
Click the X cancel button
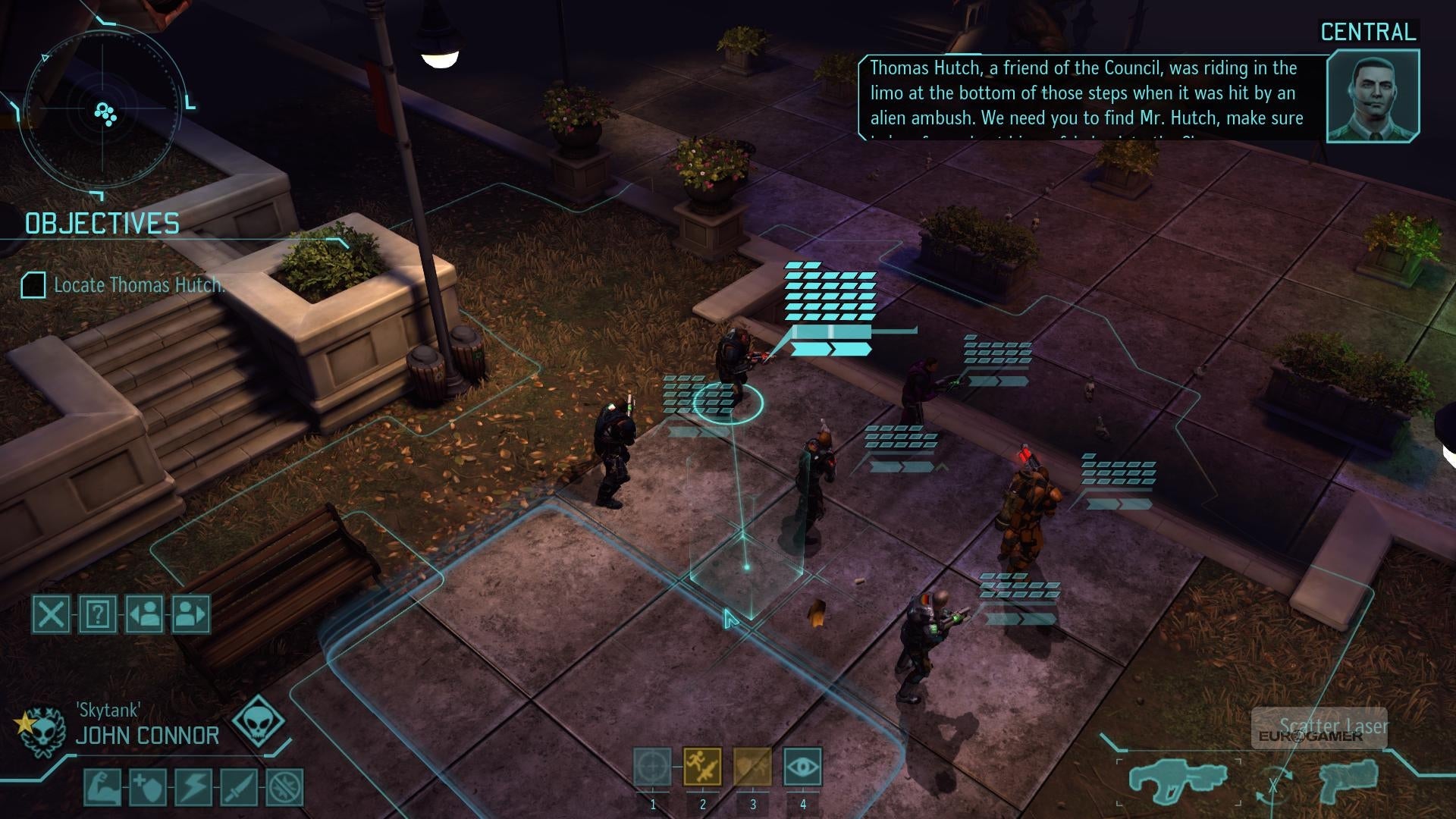(51, 613)
